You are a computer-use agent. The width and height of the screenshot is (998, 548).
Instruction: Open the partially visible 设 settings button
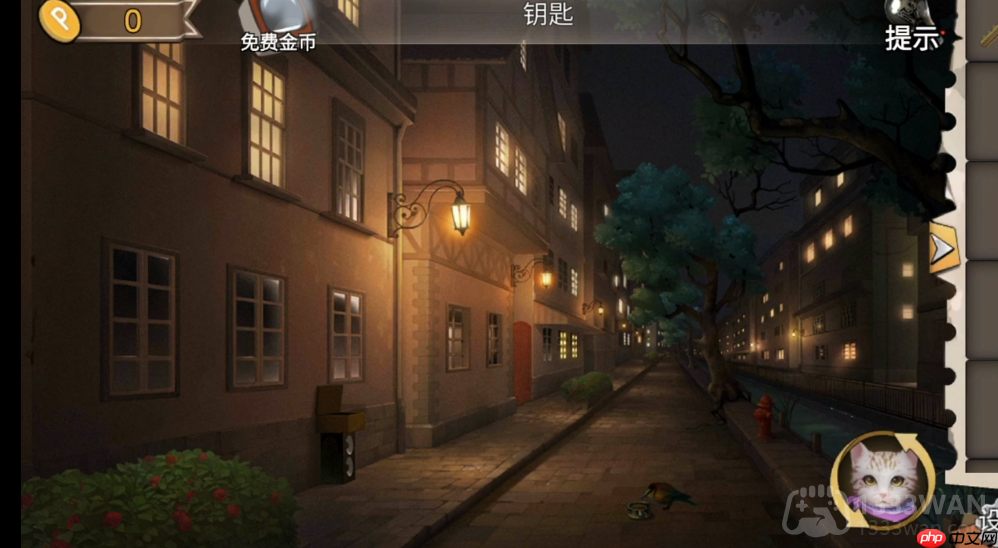986,520
